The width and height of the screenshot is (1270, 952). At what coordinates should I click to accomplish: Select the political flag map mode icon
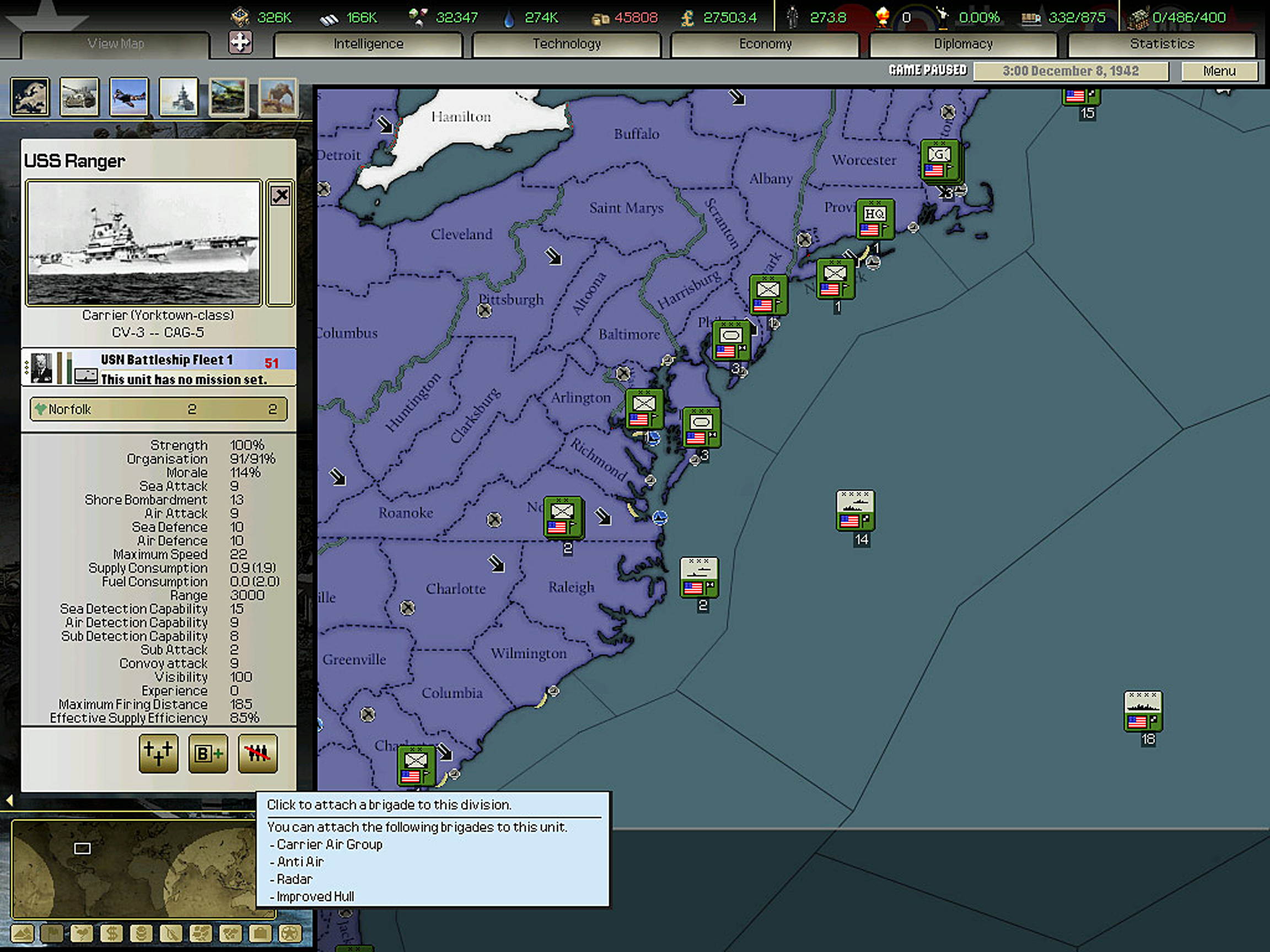coord(53,934)
